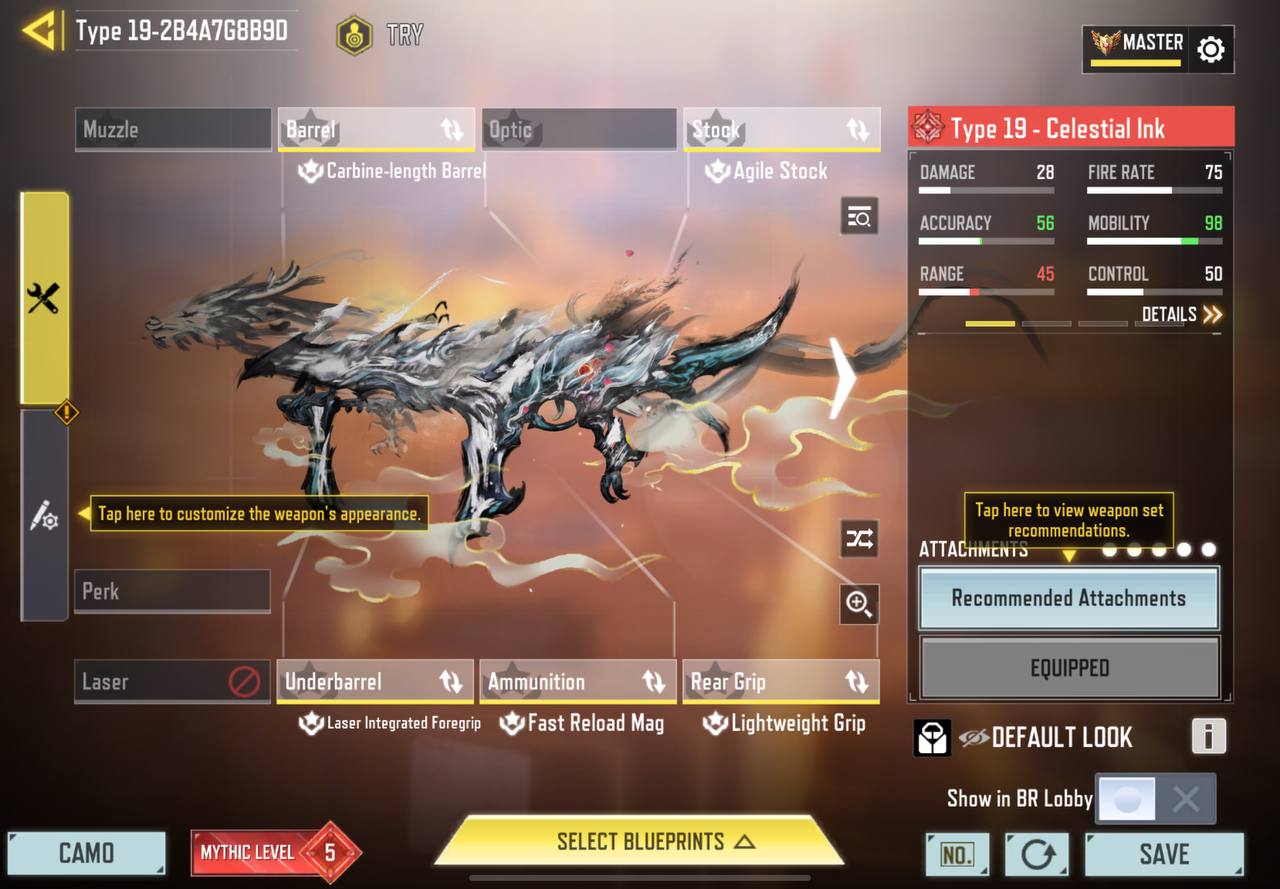This screenshot has width=1280, height=889.
Task: Open Select Blueprints panel
Action: pyautogui.click(x=640, y=842)
